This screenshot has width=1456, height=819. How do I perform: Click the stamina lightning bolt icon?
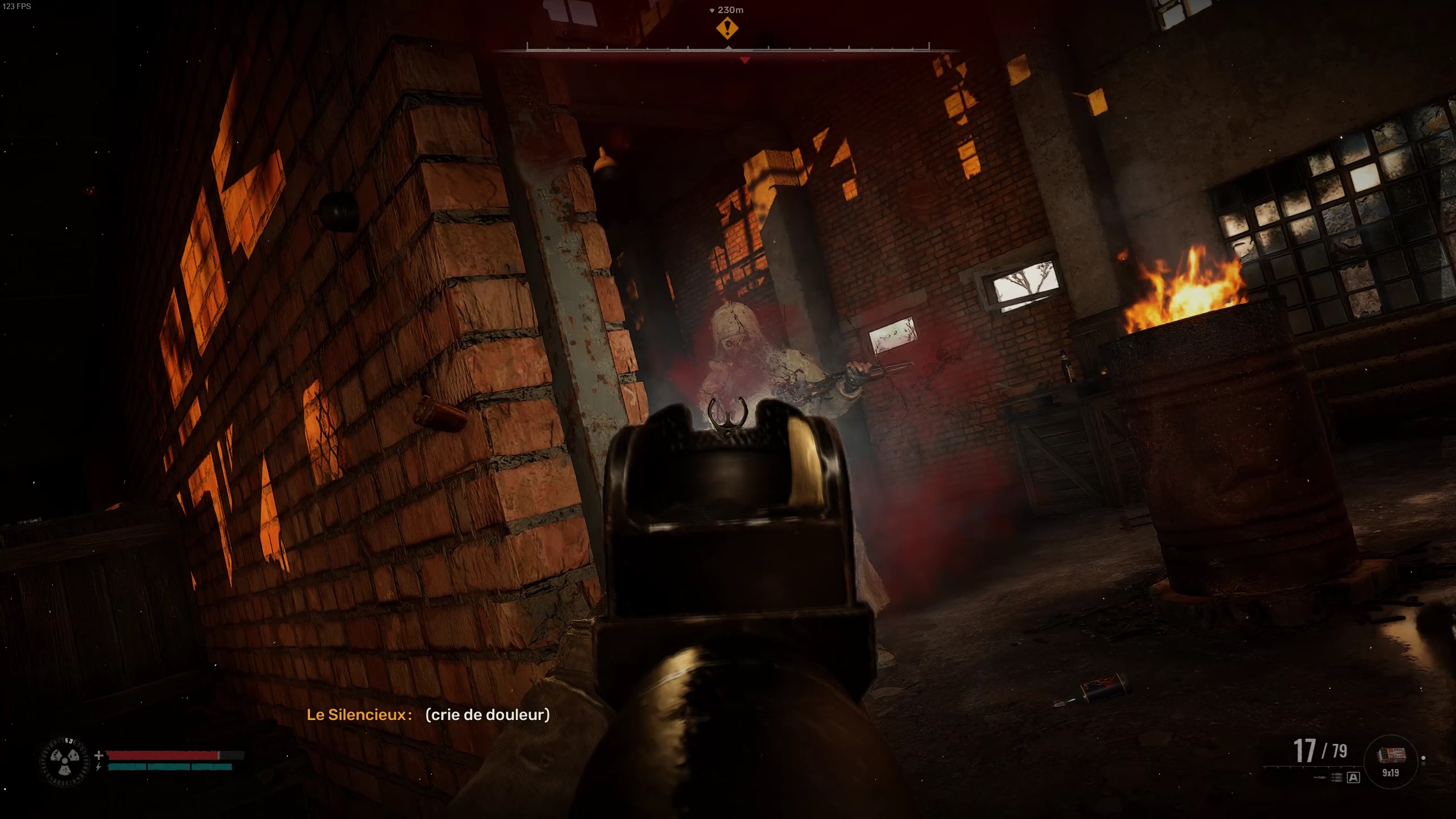click(x=98, y=766)
